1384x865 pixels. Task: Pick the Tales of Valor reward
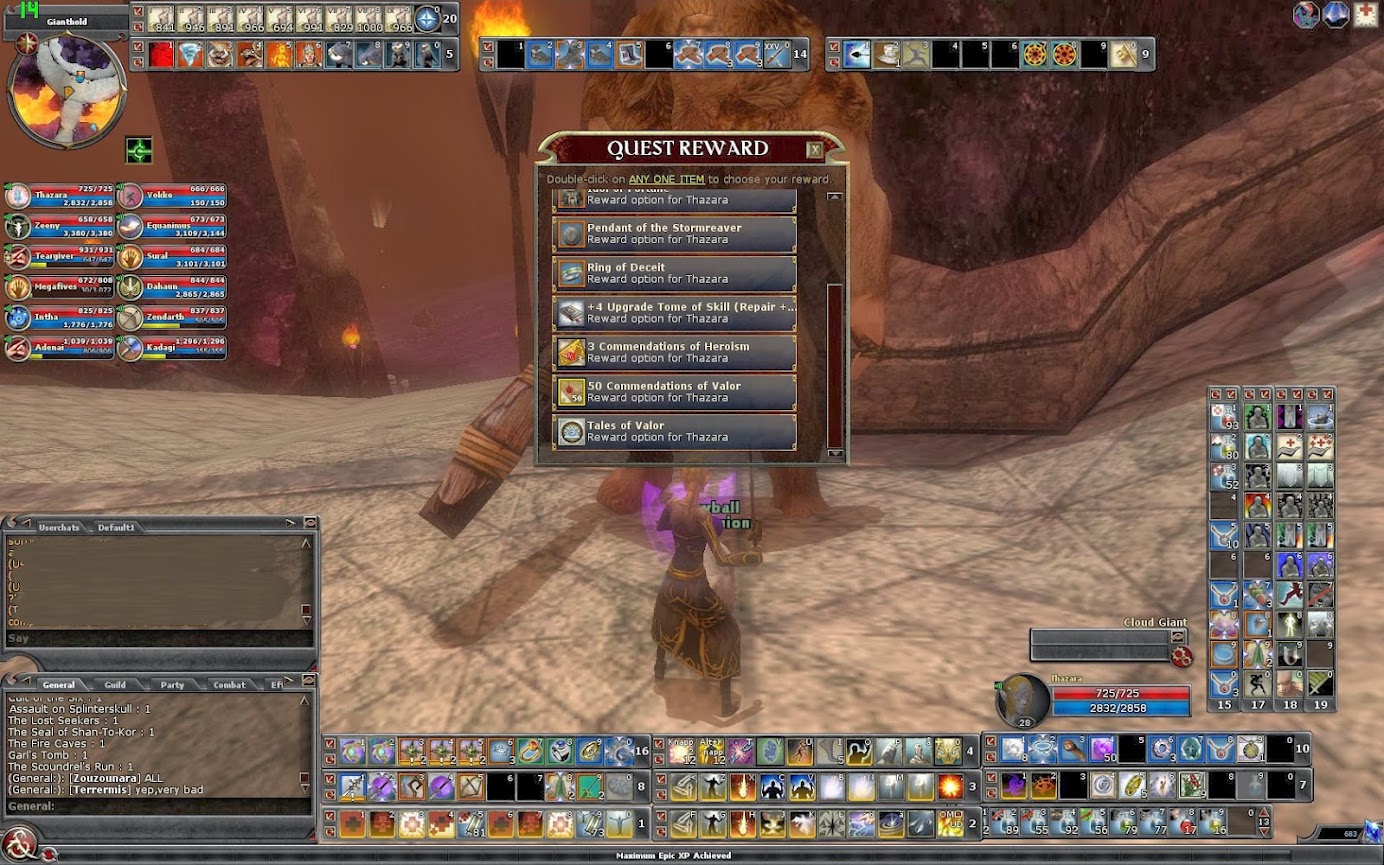pos(674,432)
